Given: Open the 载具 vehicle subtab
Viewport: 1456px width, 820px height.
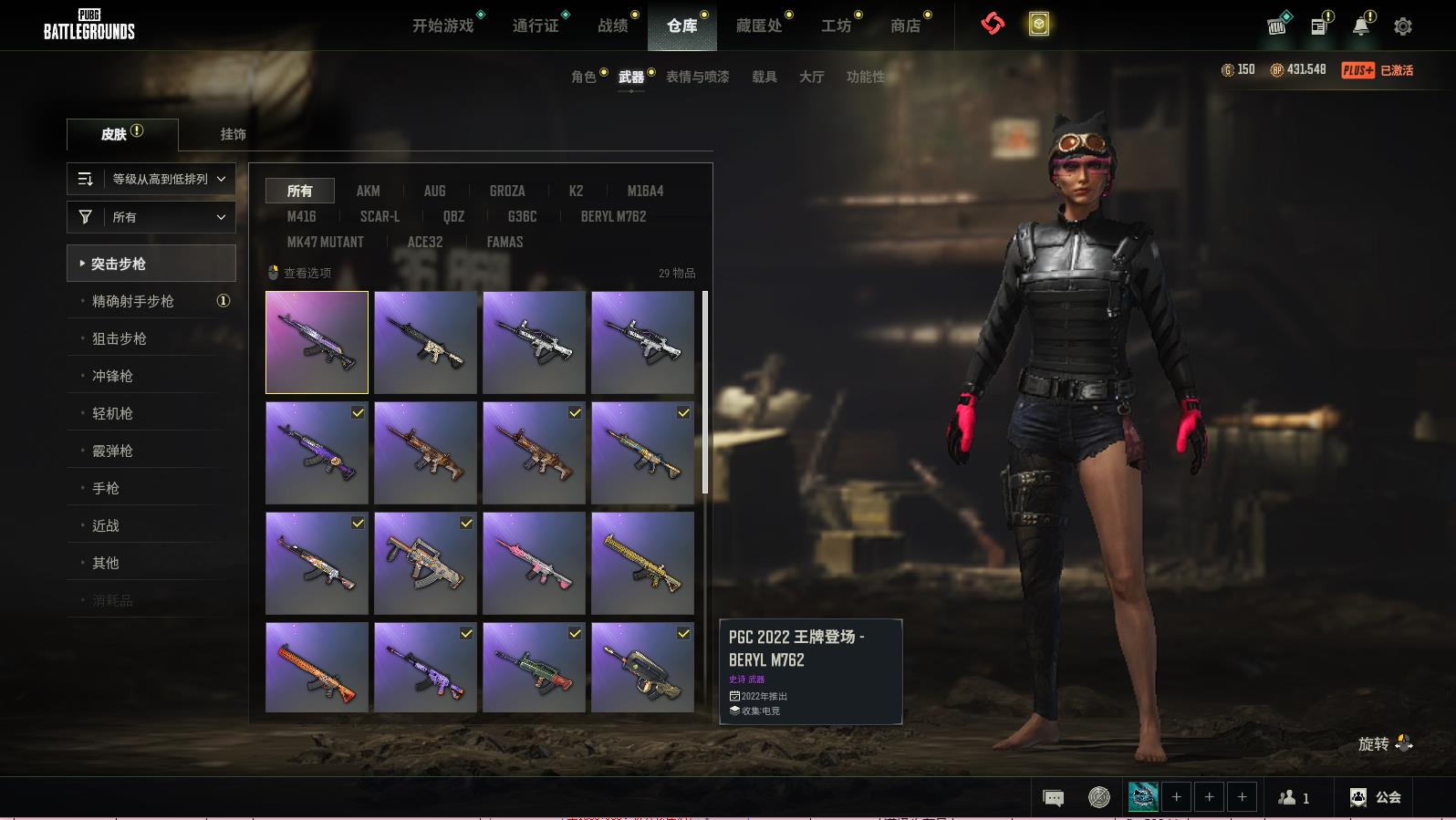Looking at the screenshot, I should [764, 77].
